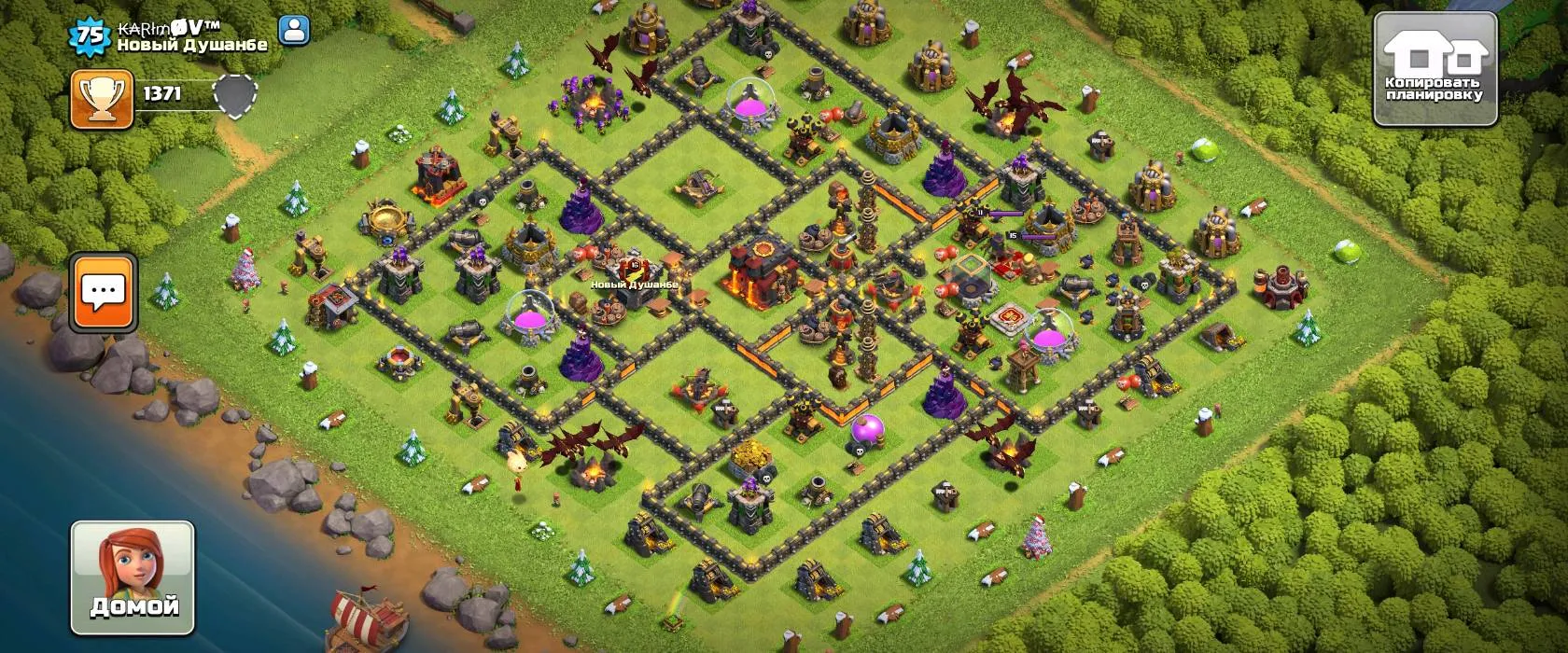Screen dimensions: 1568x653
Task: Select the empty league shield badge
Action: click(234, 94)
